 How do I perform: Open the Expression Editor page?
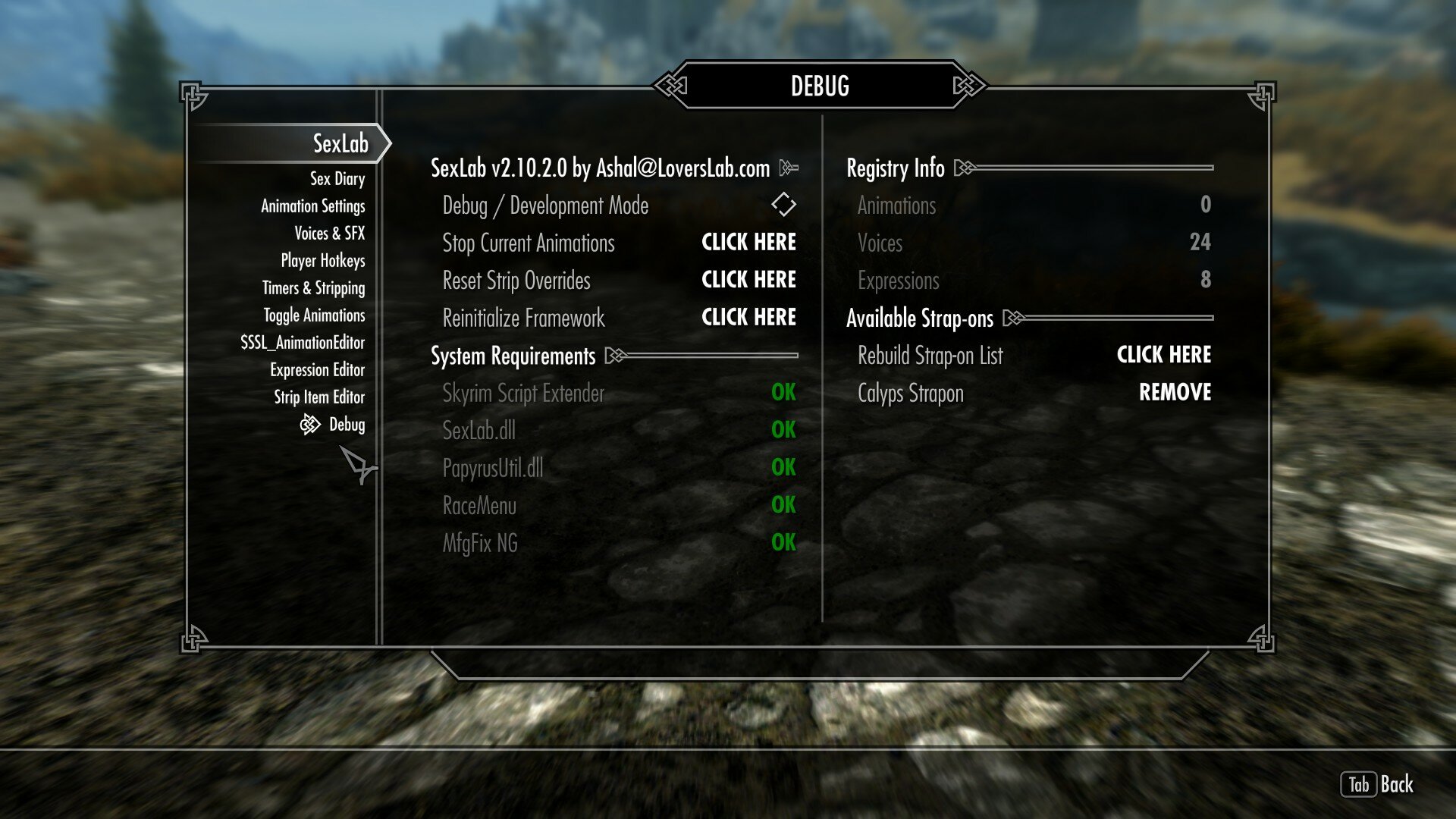point(317,370)
